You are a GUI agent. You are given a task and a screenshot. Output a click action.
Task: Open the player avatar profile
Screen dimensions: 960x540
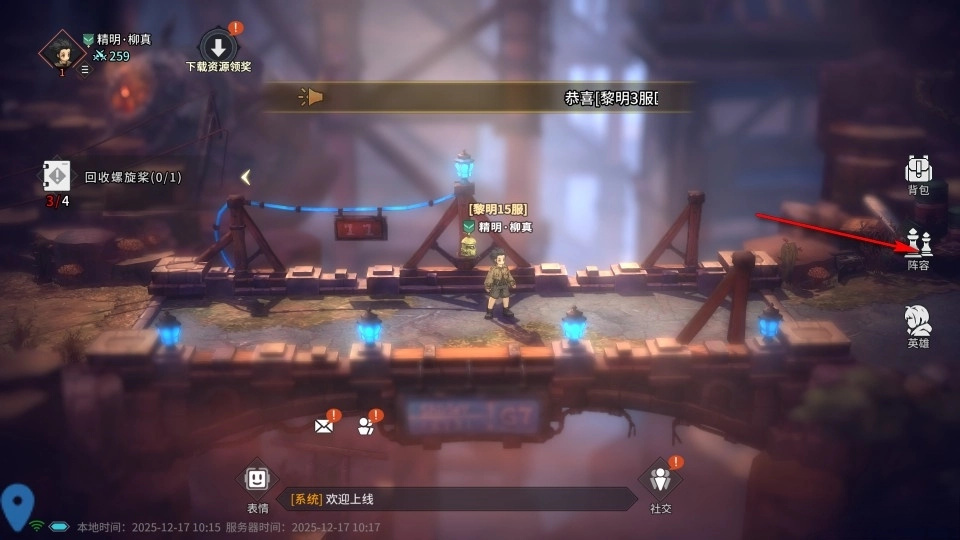click(x=62, y=50)
